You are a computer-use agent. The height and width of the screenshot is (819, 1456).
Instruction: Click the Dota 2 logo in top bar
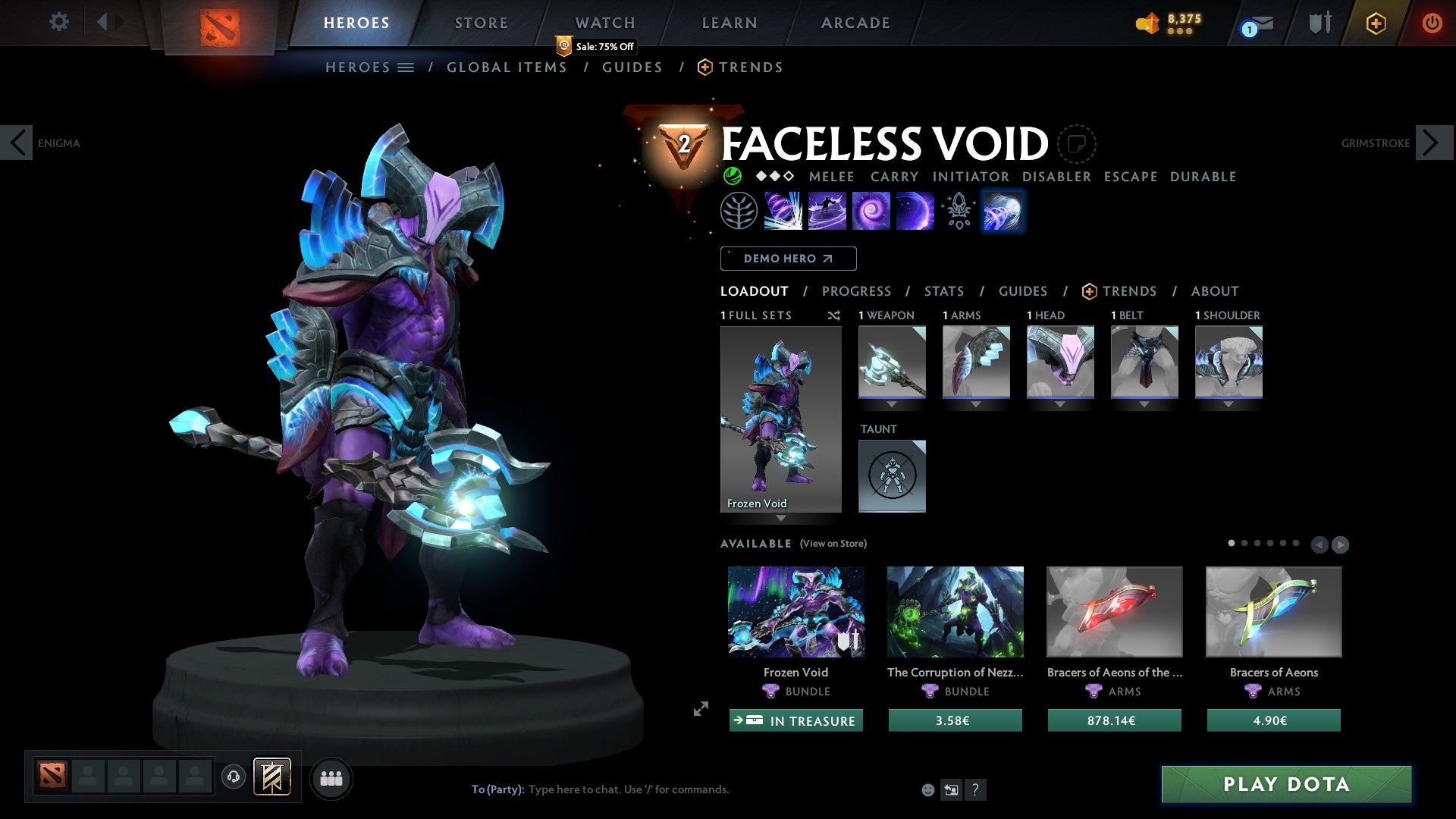[x=220, y=21]
